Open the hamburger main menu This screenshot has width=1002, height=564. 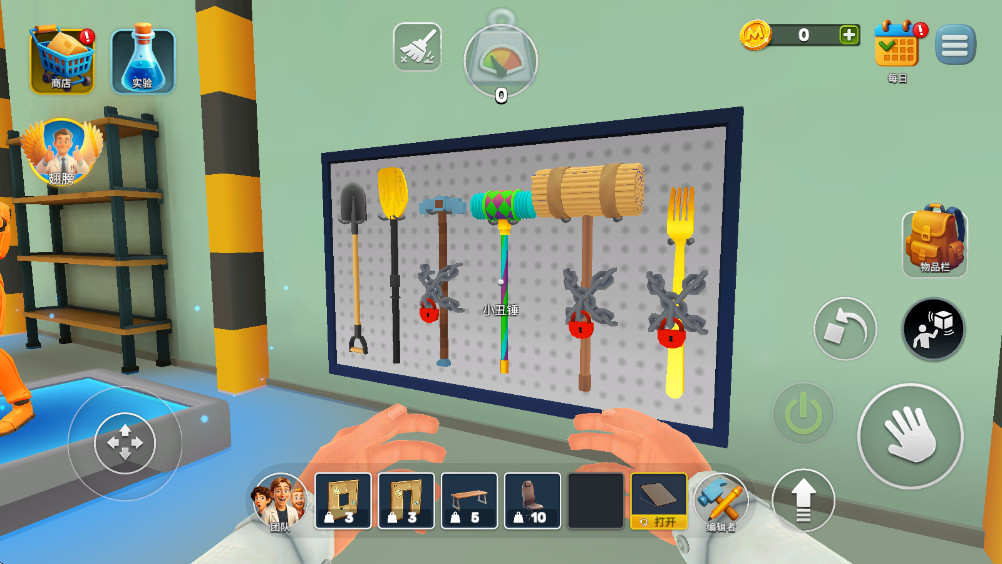point(956,45)
